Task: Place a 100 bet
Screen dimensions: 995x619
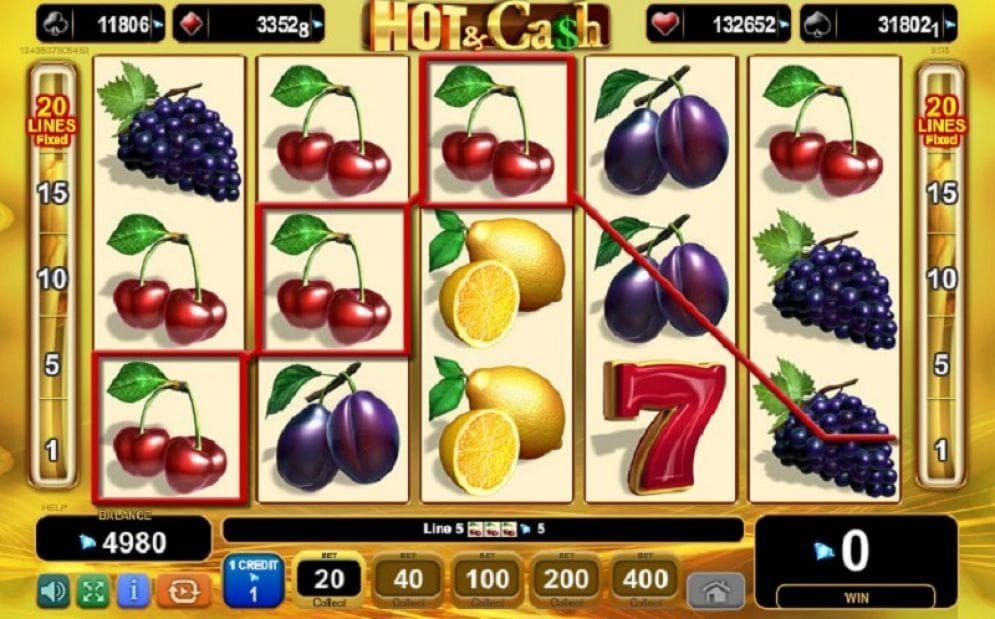Action: point(487,579)
